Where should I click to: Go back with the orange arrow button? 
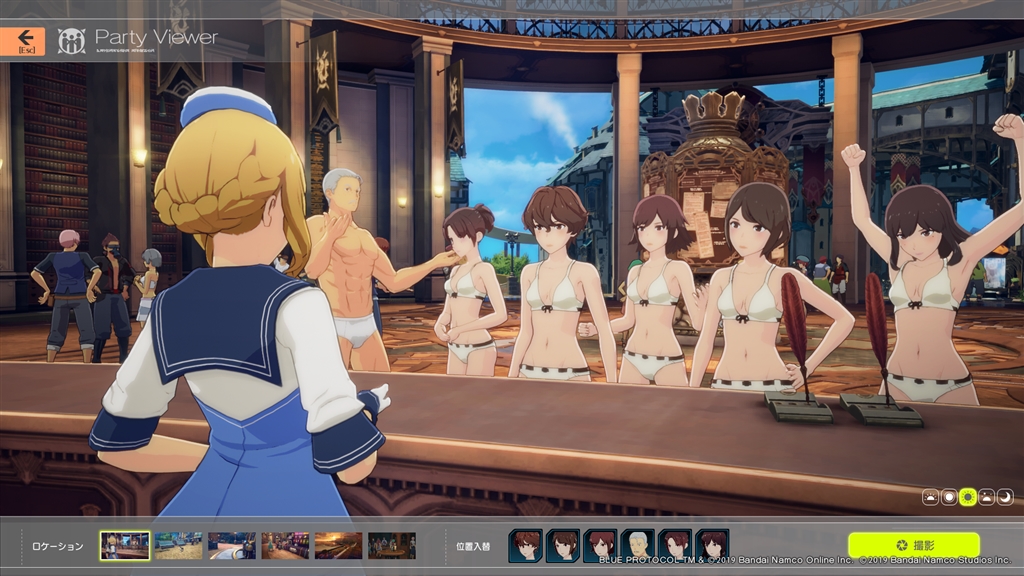click(x=22, y=41)
